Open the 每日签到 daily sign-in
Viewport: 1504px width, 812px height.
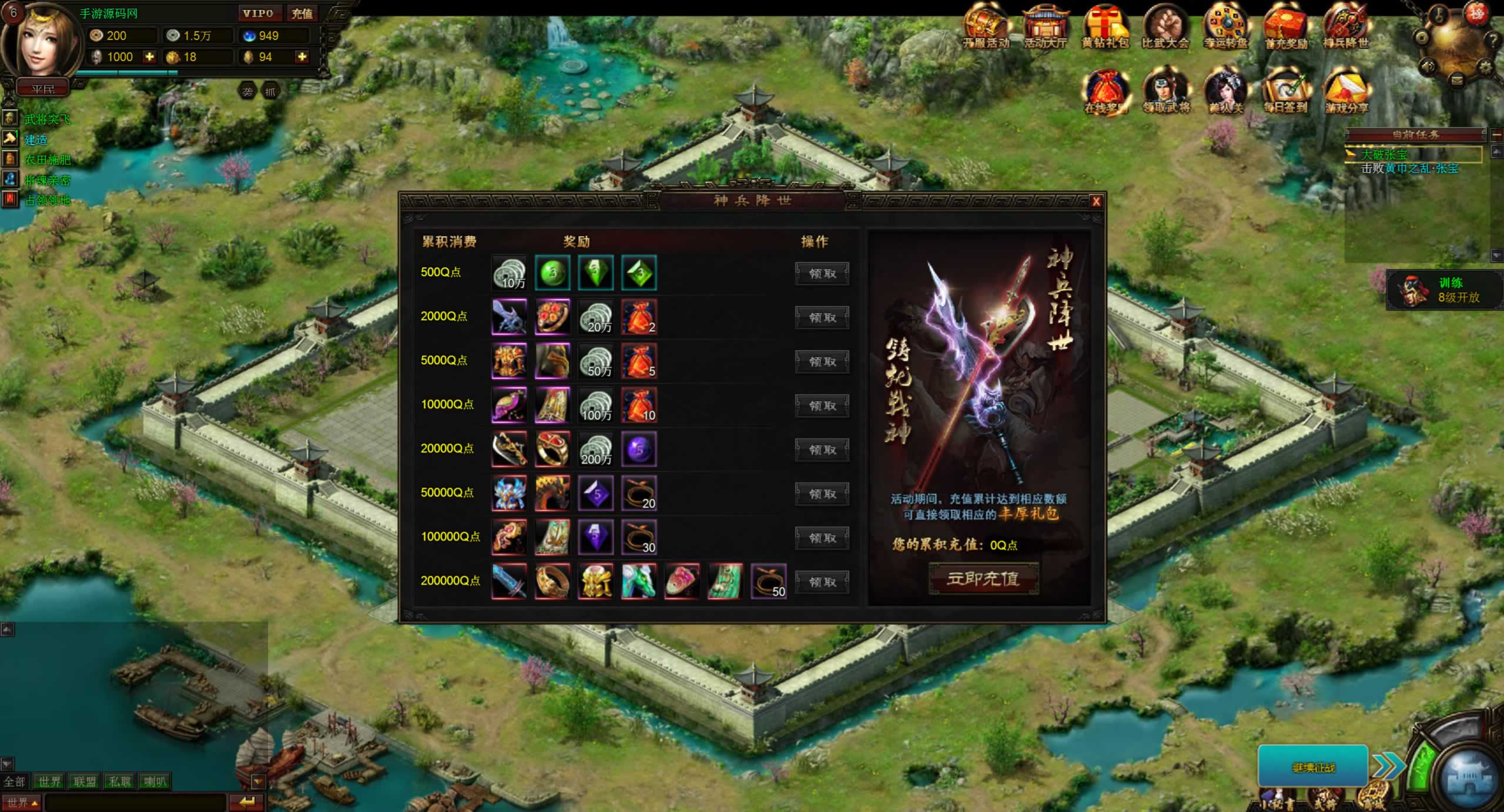pyautogui.click(x=1285, y=92)
